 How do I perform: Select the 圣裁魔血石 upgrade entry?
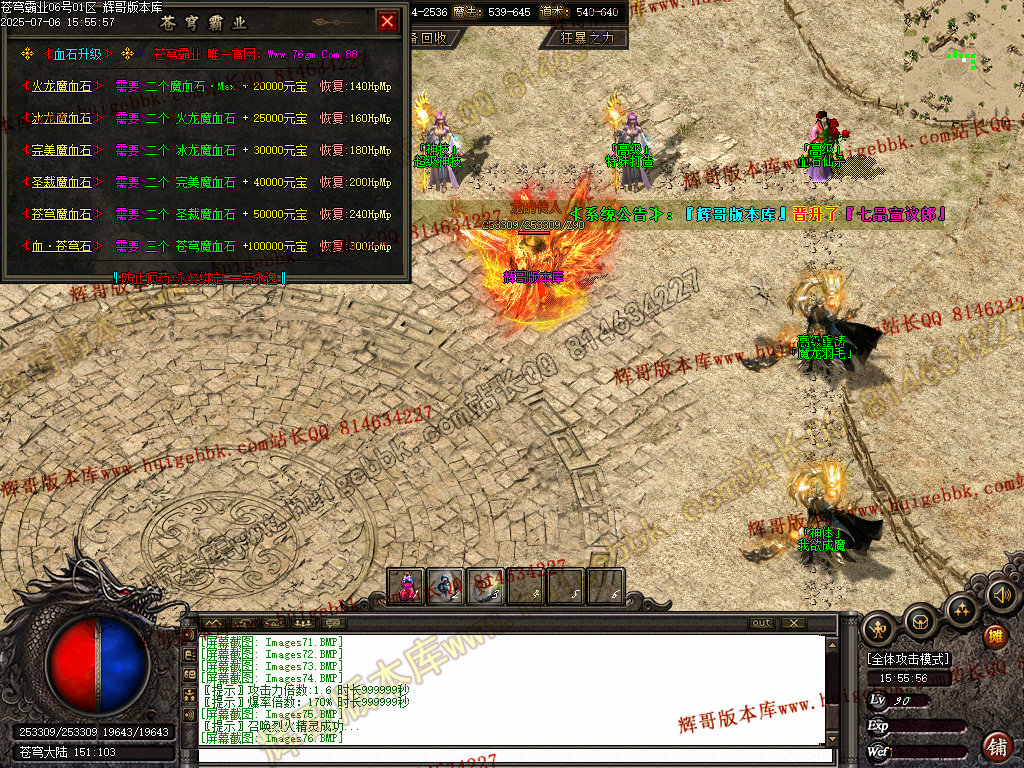tap(62, 183)
